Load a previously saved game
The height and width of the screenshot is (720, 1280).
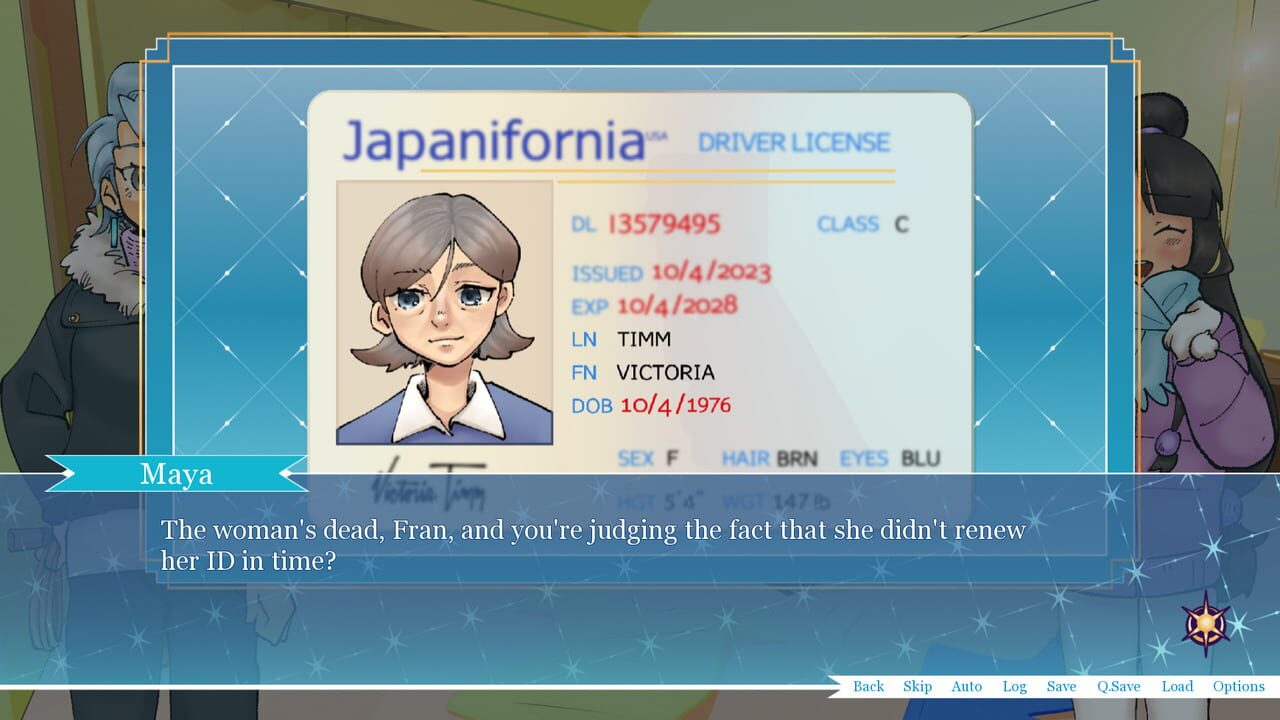point(1177,686)
